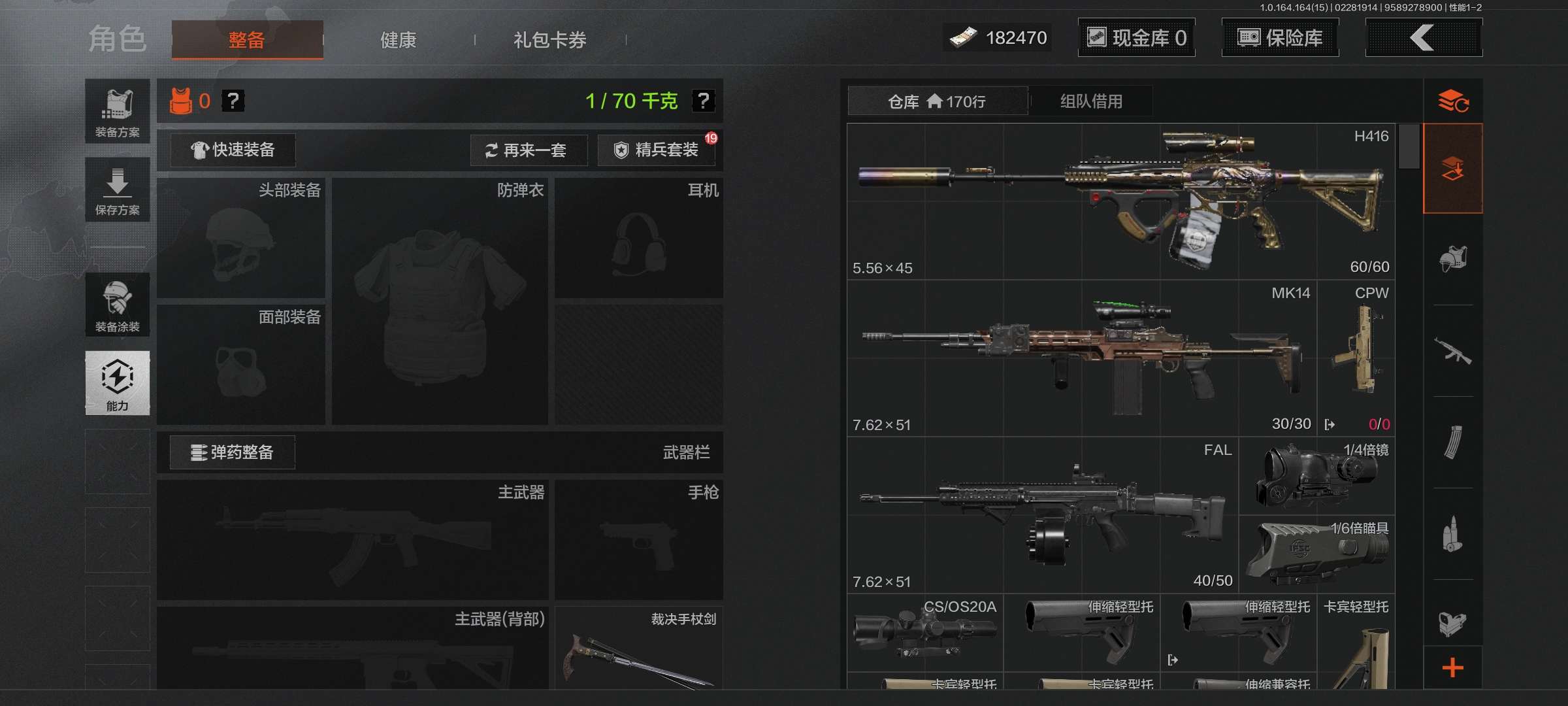Image resolution: width=1568 pixels, height=706 pixels.
Task: Click the 快速装备 quick equip button
Action: 232,150
